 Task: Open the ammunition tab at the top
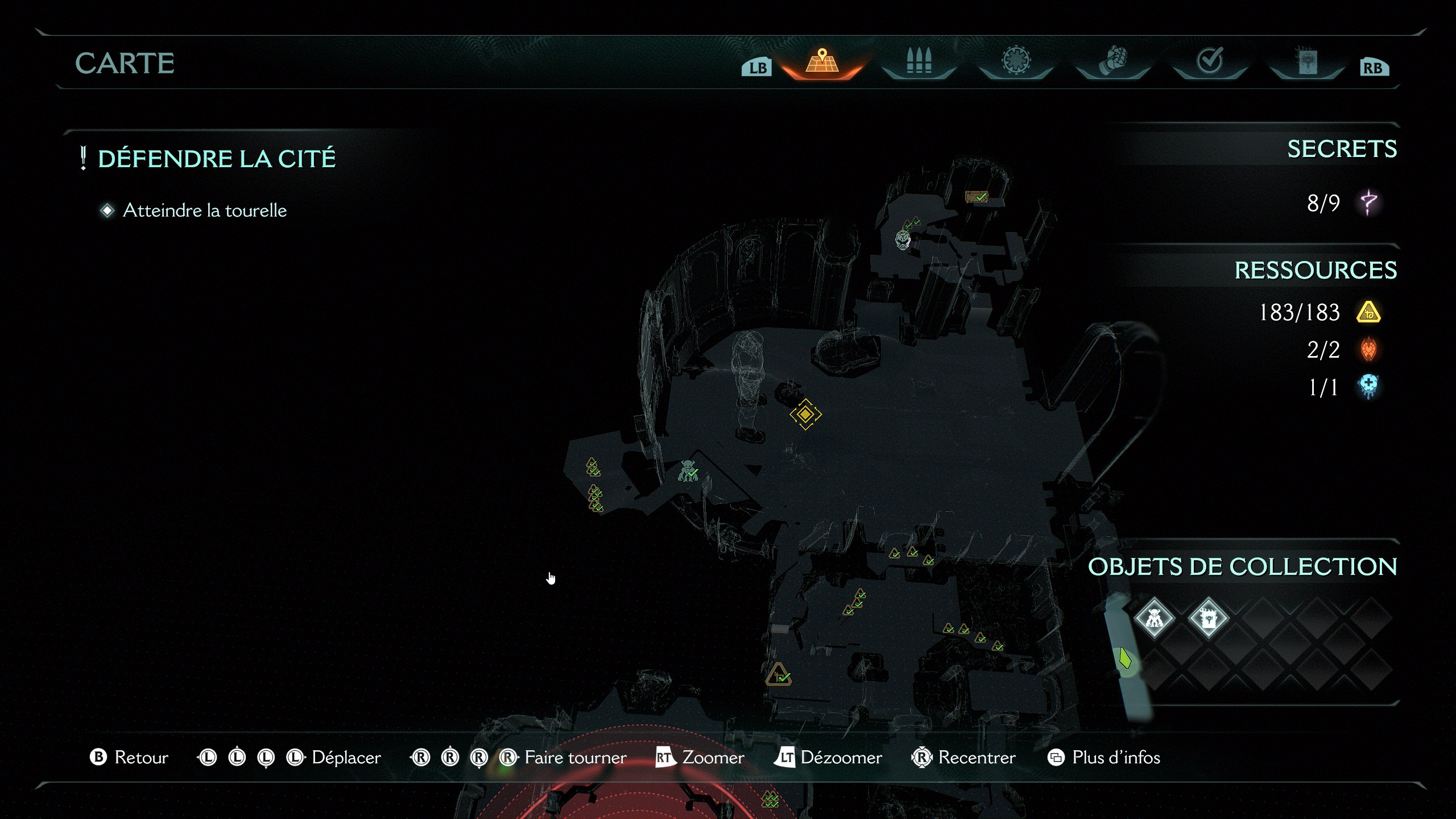pyautogui.click(x=919, y=61)
